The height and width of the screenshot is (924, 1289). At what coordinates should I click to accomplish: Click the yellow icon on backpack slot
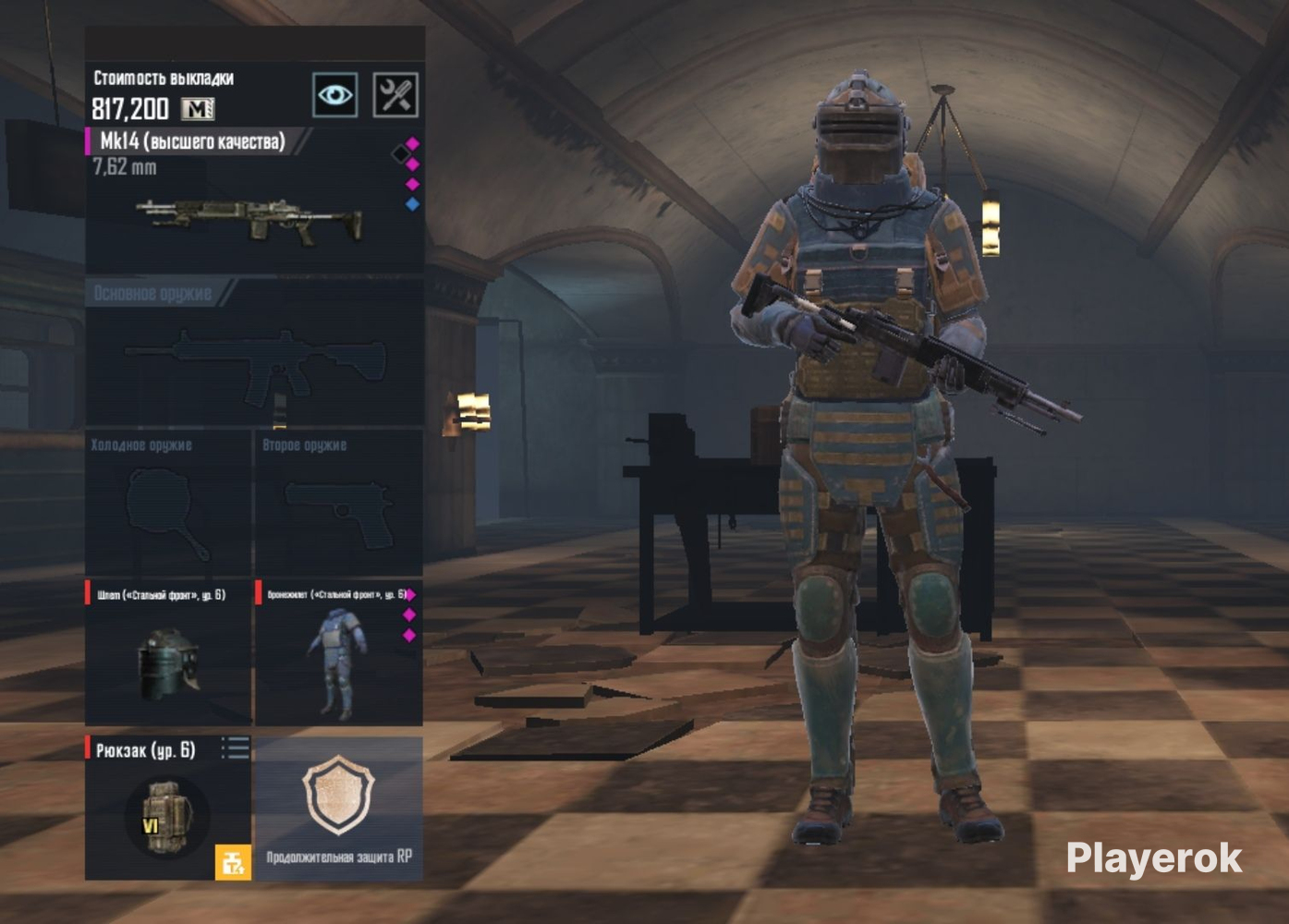[x=233, y=862]
